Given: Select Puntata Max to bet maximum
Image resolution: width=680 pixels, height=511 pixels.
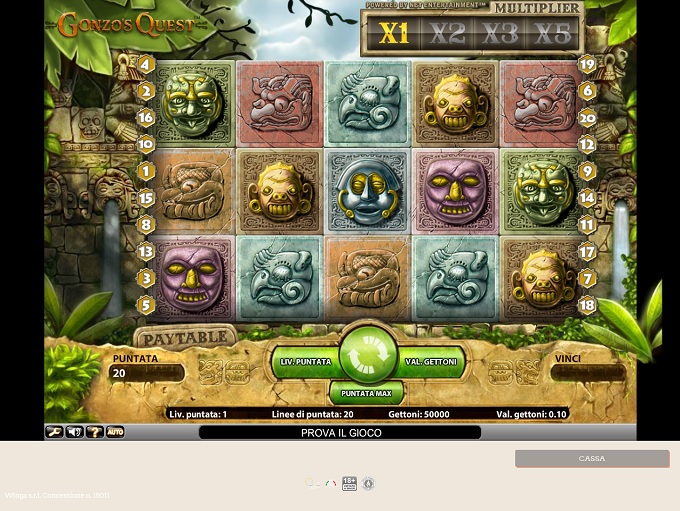Looking at the screenshot, I should (366, 393).
